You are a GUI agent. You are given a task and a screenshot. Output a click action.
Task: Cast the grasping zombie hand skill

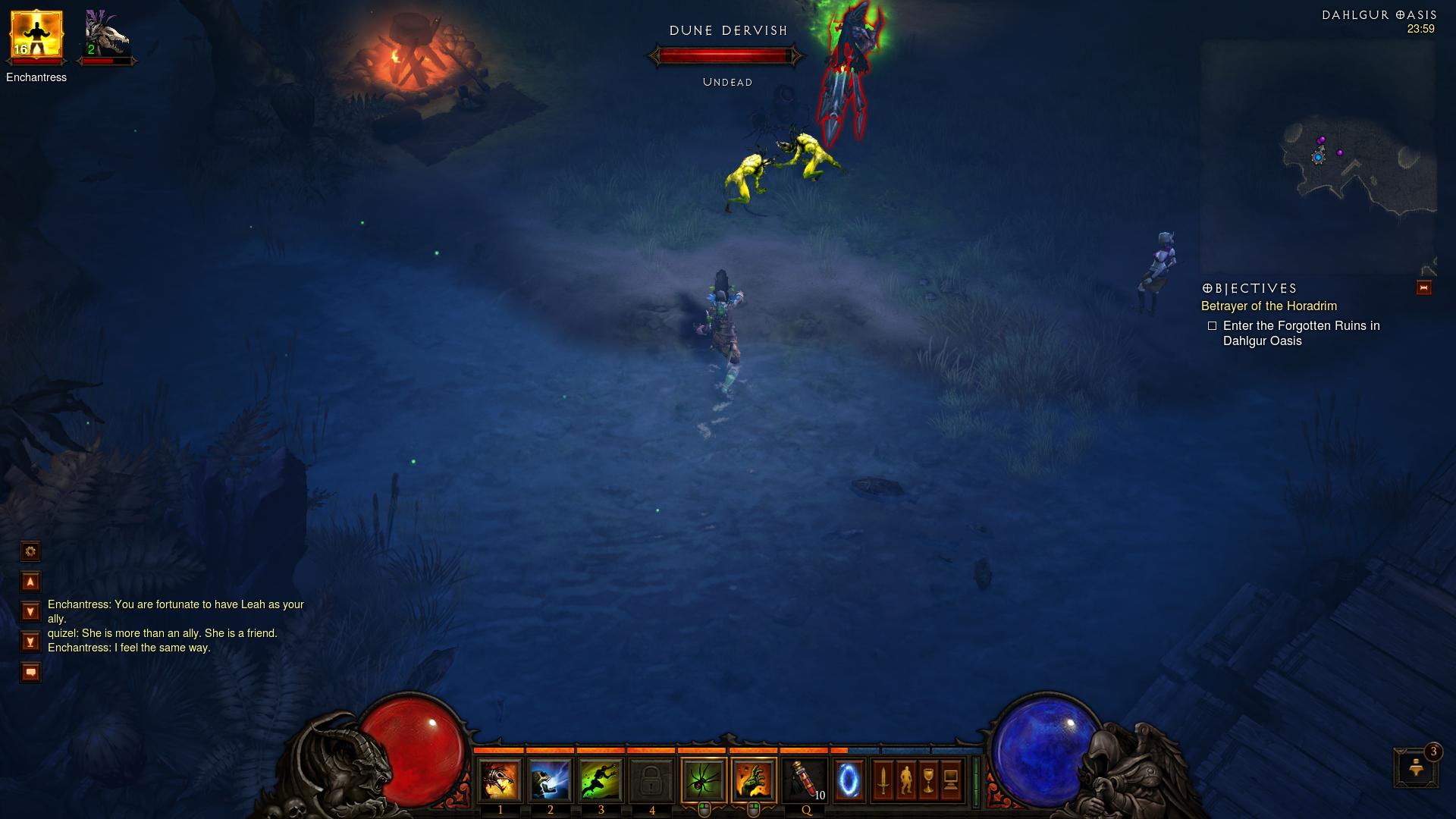coord(754,780)
